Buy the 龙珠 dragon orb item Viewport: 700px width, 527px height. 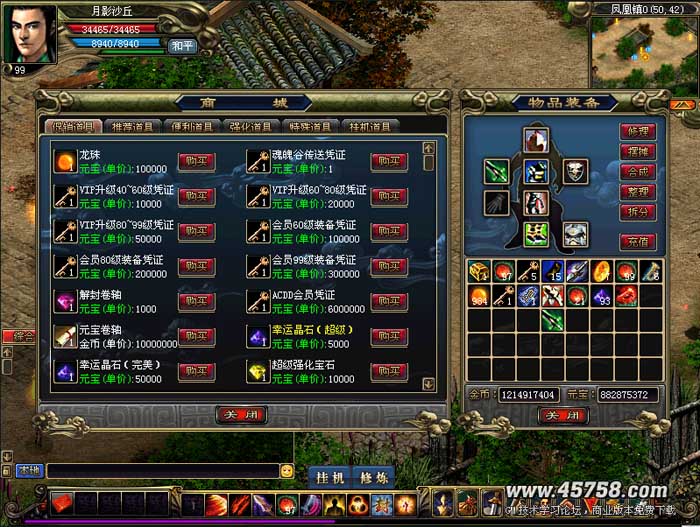(196, 161)
